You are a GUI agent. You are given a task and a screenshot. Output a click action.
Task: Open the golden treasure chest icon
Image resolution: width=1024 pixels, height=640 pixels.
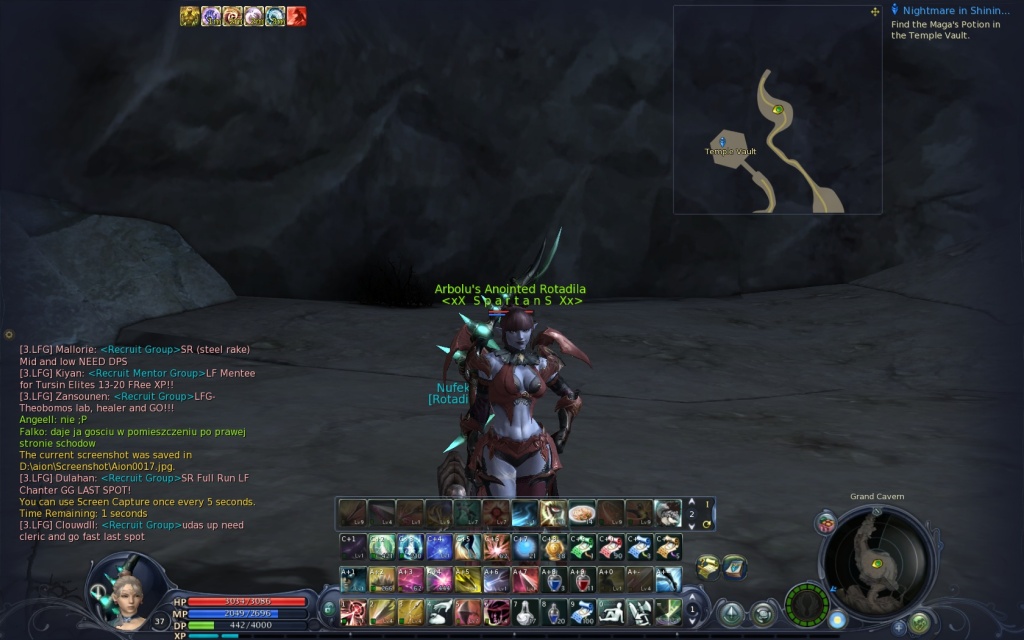point(707,567)
